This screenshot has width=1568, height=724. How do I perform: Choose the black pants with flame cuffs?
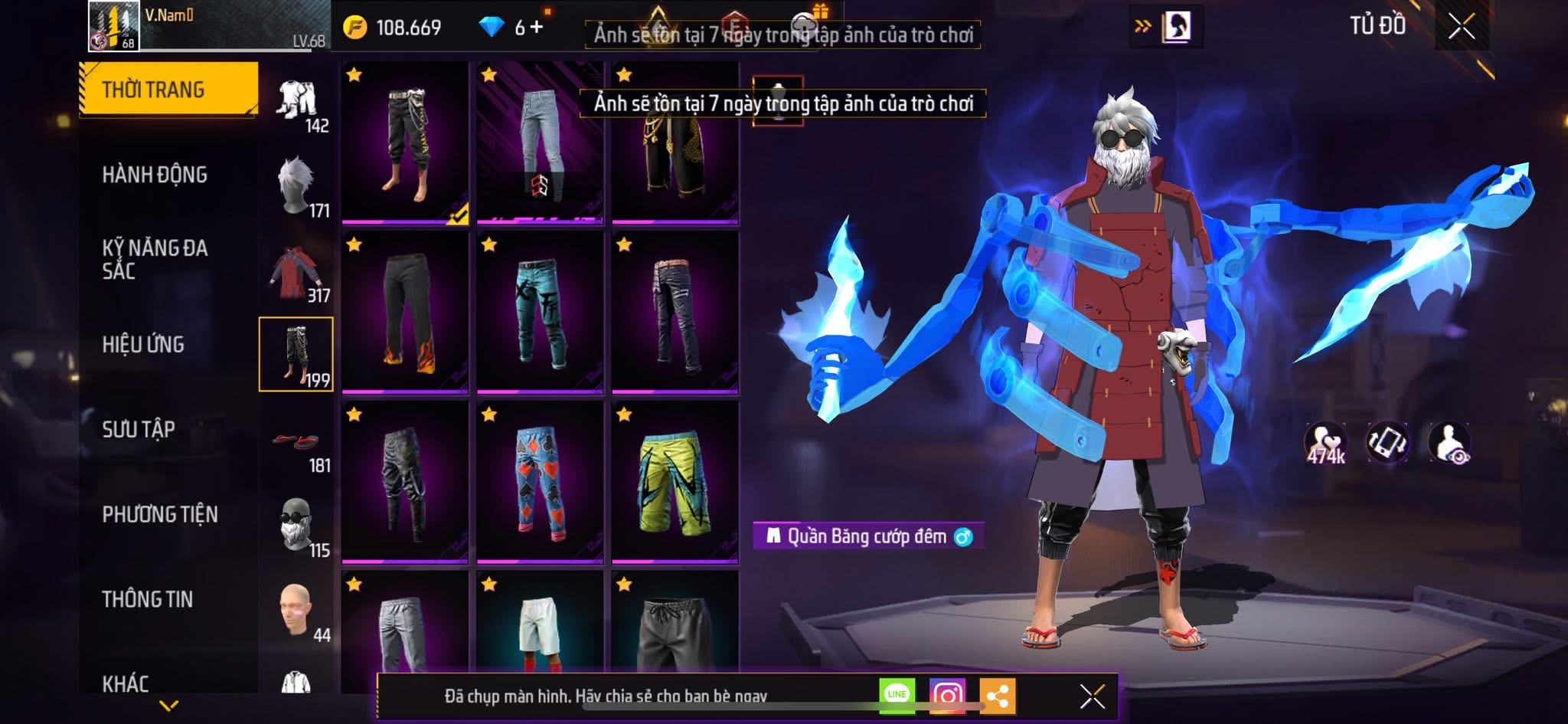[405, 313]
